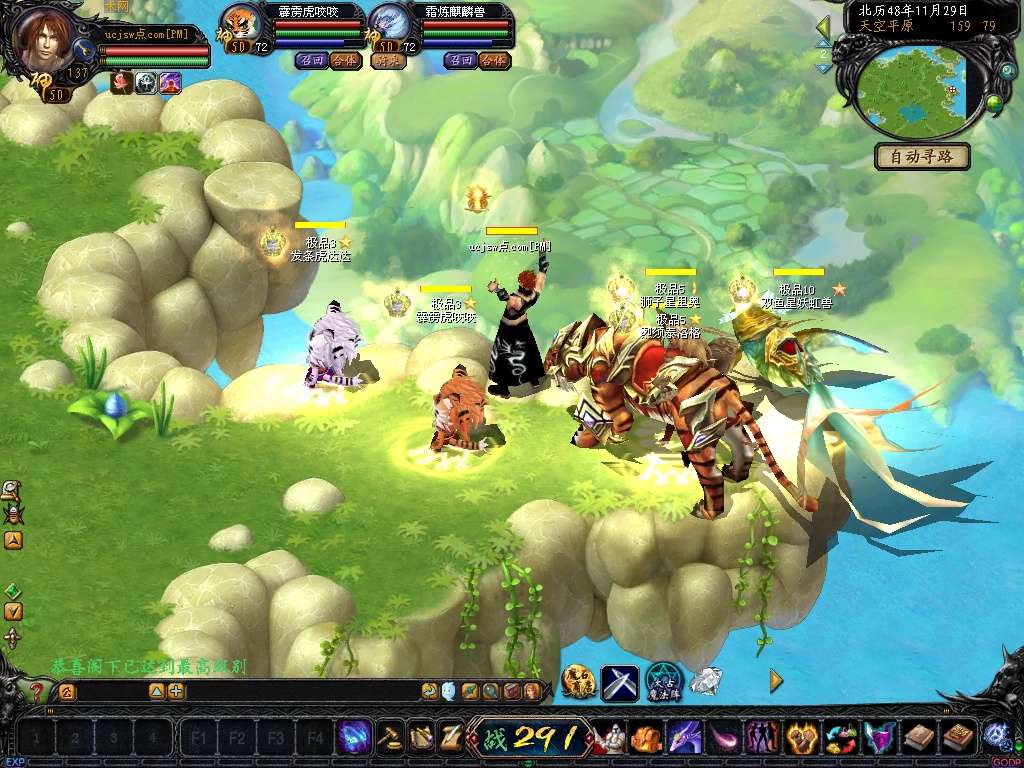This screenshot has height=768, width=1024.
Task: Open help with the red question mark
Action: pos(37,691)
